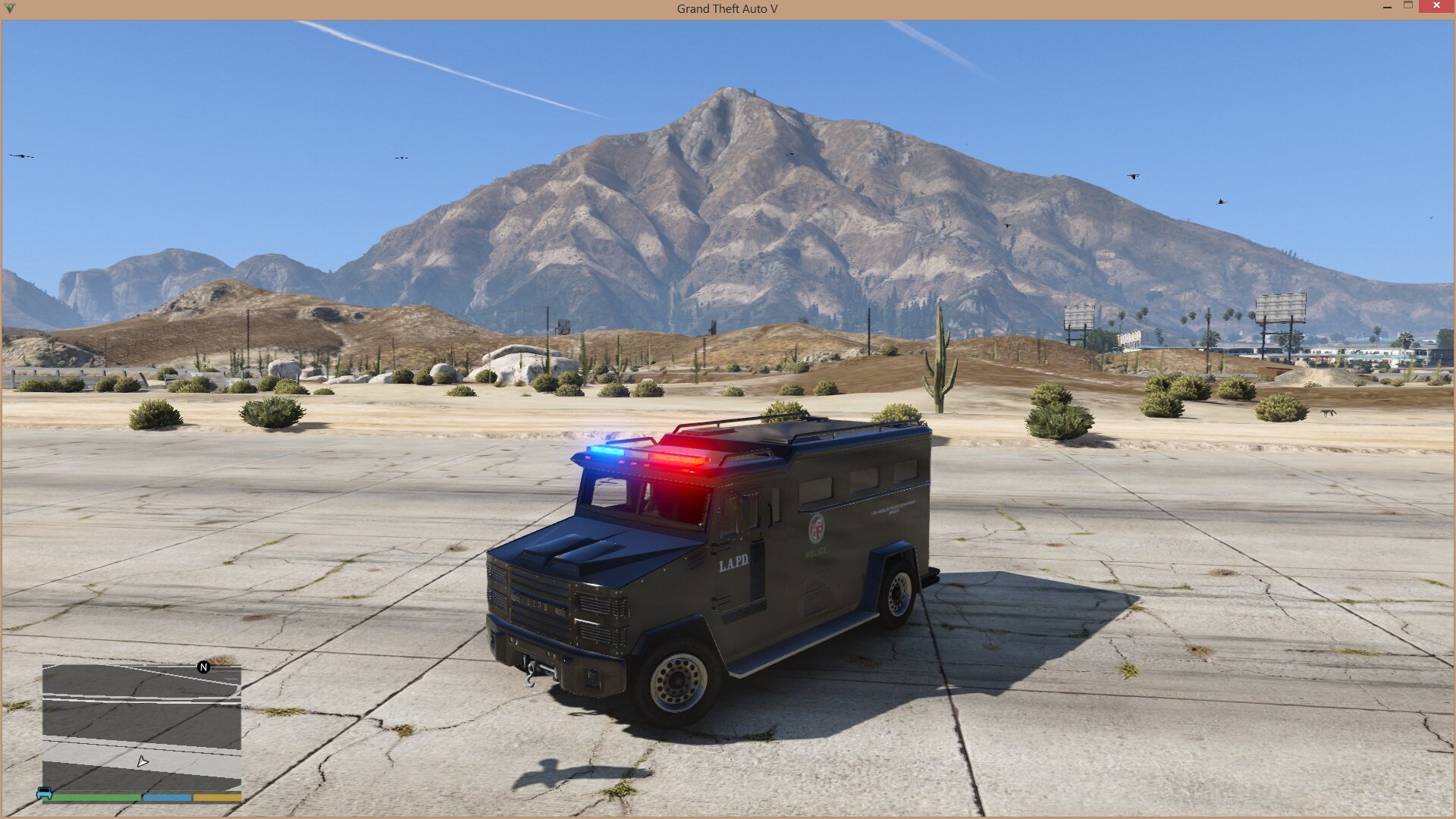This screenshot has width=1456, height=819.
Task: Maximize the game window
Action: pos(1408,6)
